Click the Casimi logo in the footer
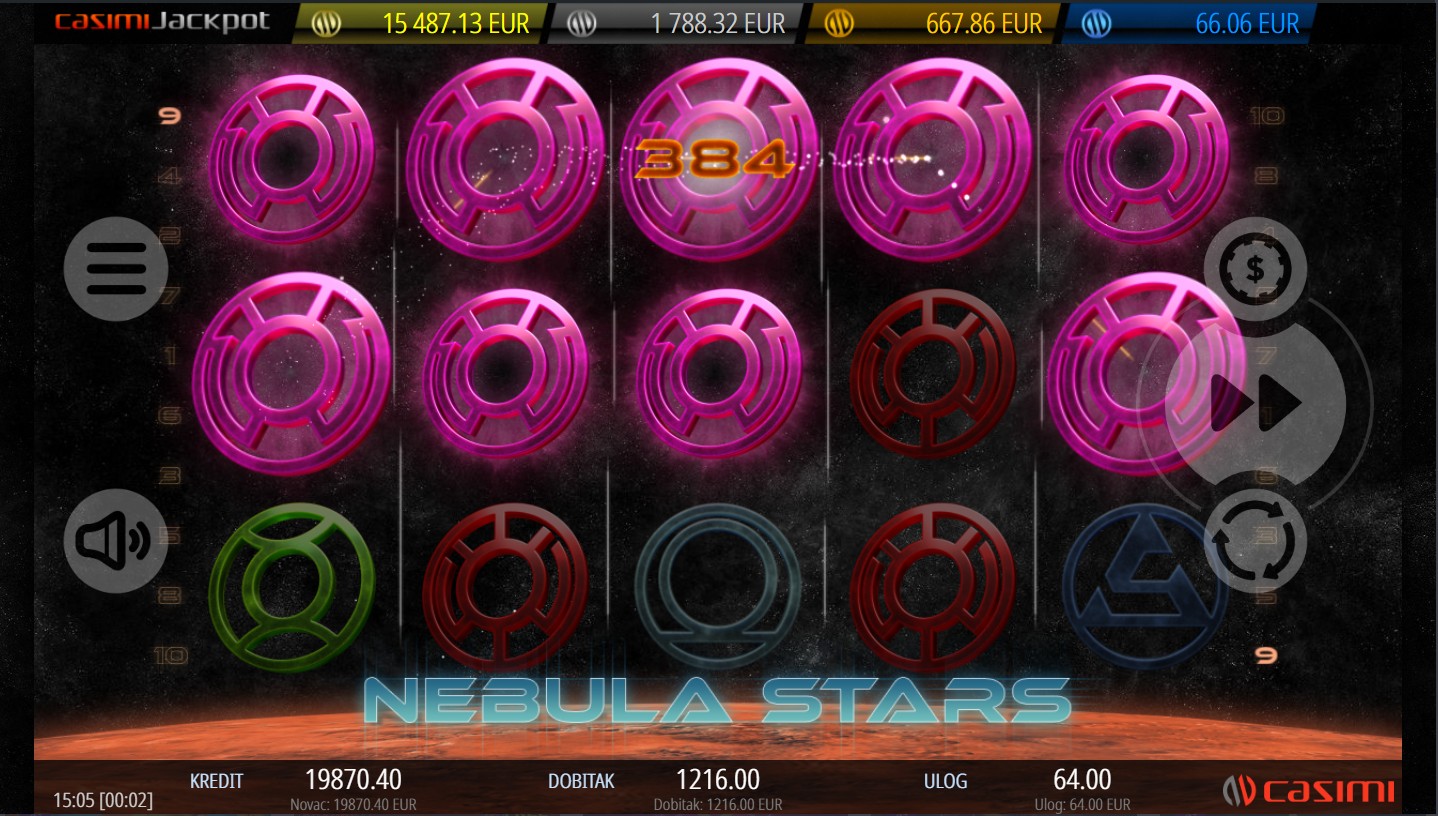The width and height of the screenshot is (1438, 816). click(1308, 791)
